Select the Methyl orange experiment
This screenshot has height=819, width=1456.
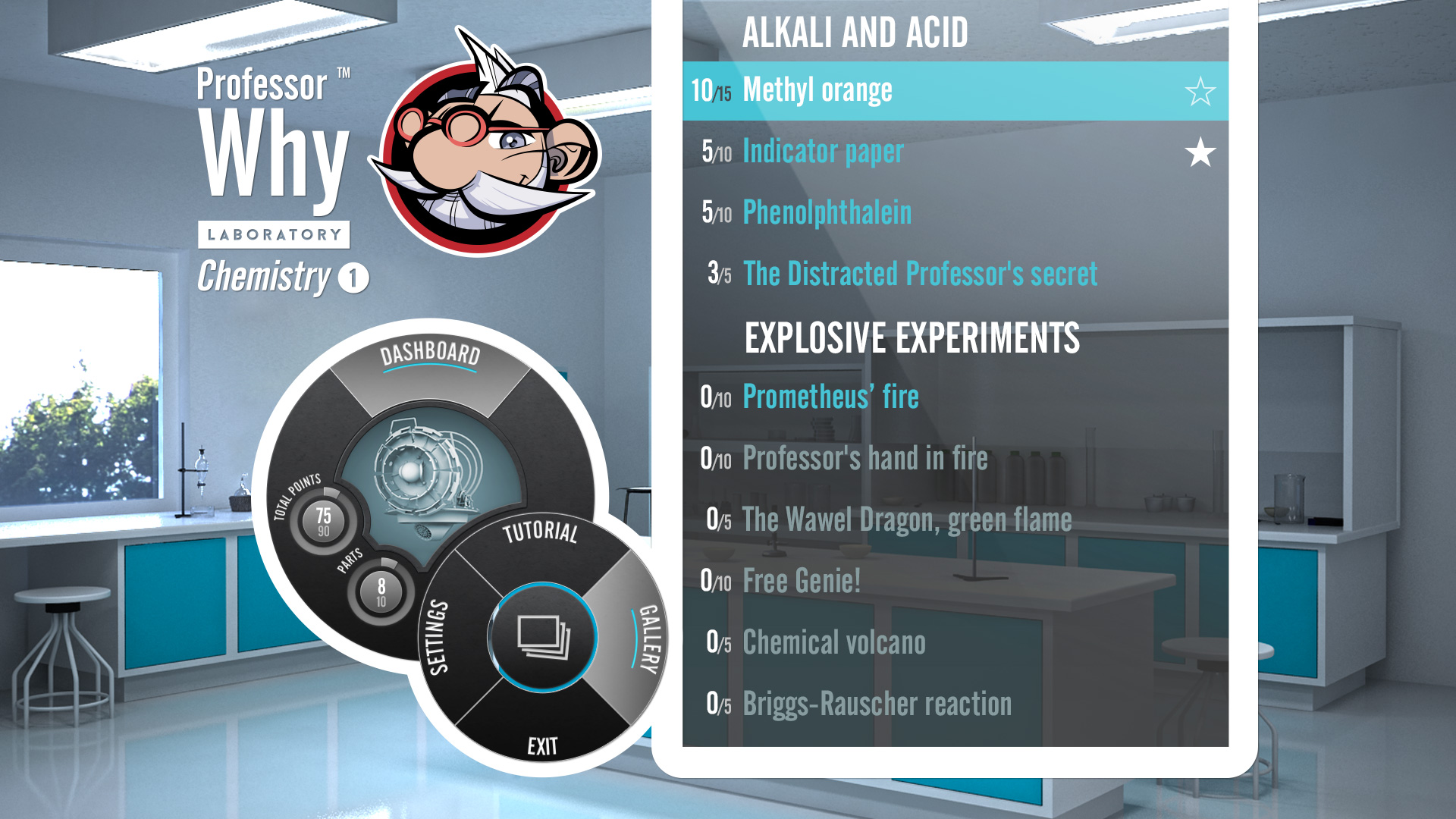[817, 89]
